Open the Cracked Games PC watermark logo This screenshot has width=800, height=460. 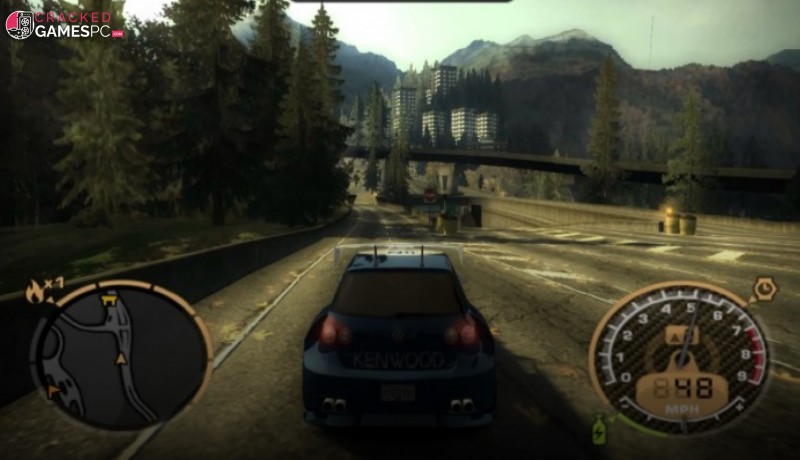pos(65,24)
